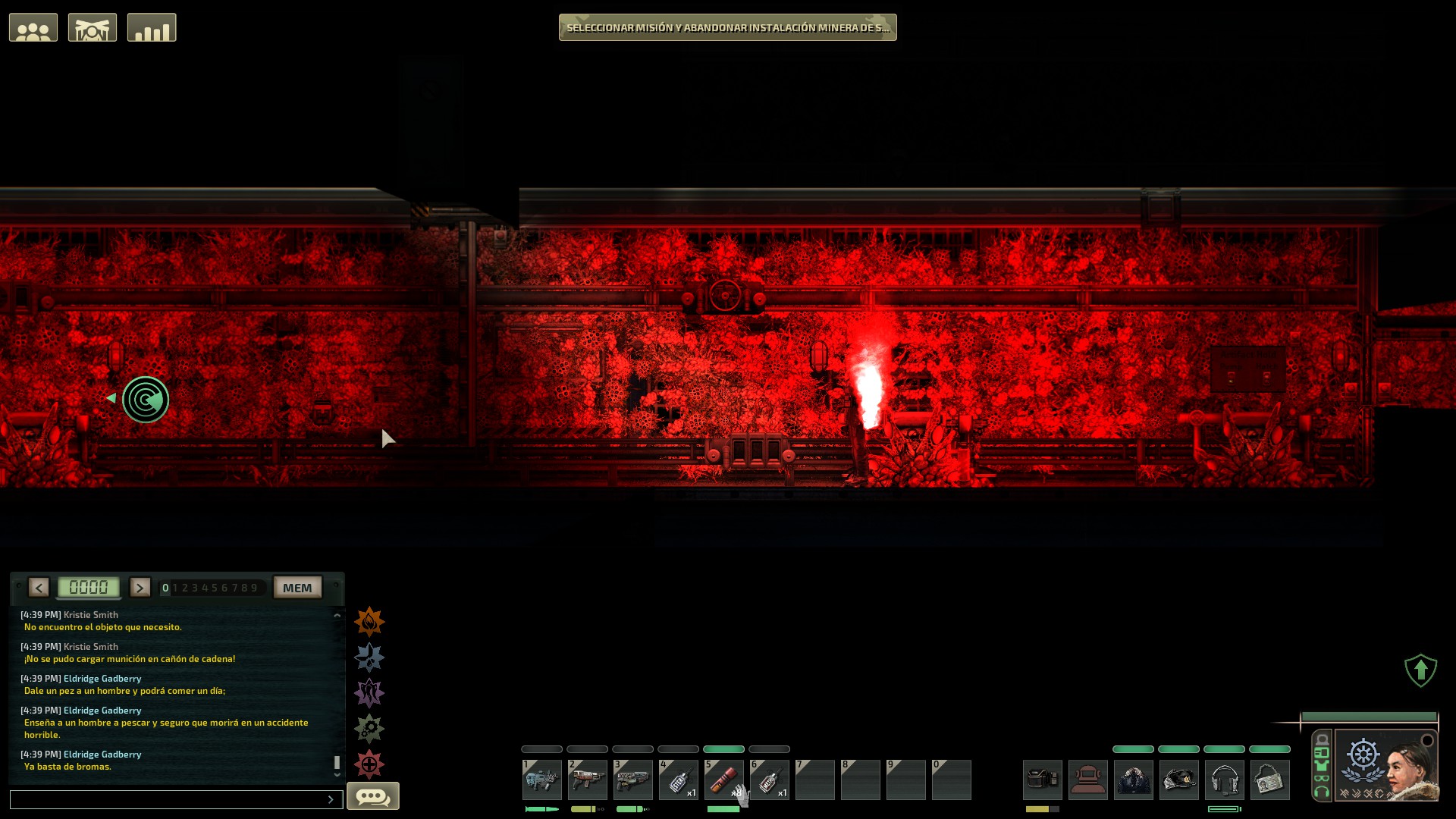Click the green shield arrow icon
1456x819 pixels.
[1420, 670]
